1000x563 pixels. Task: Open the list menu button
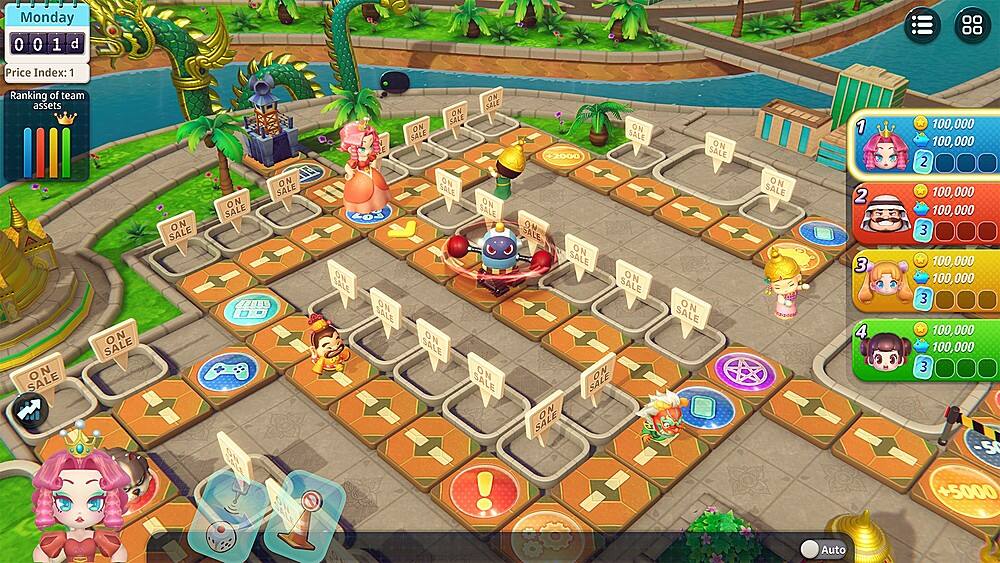click(922, 25)
